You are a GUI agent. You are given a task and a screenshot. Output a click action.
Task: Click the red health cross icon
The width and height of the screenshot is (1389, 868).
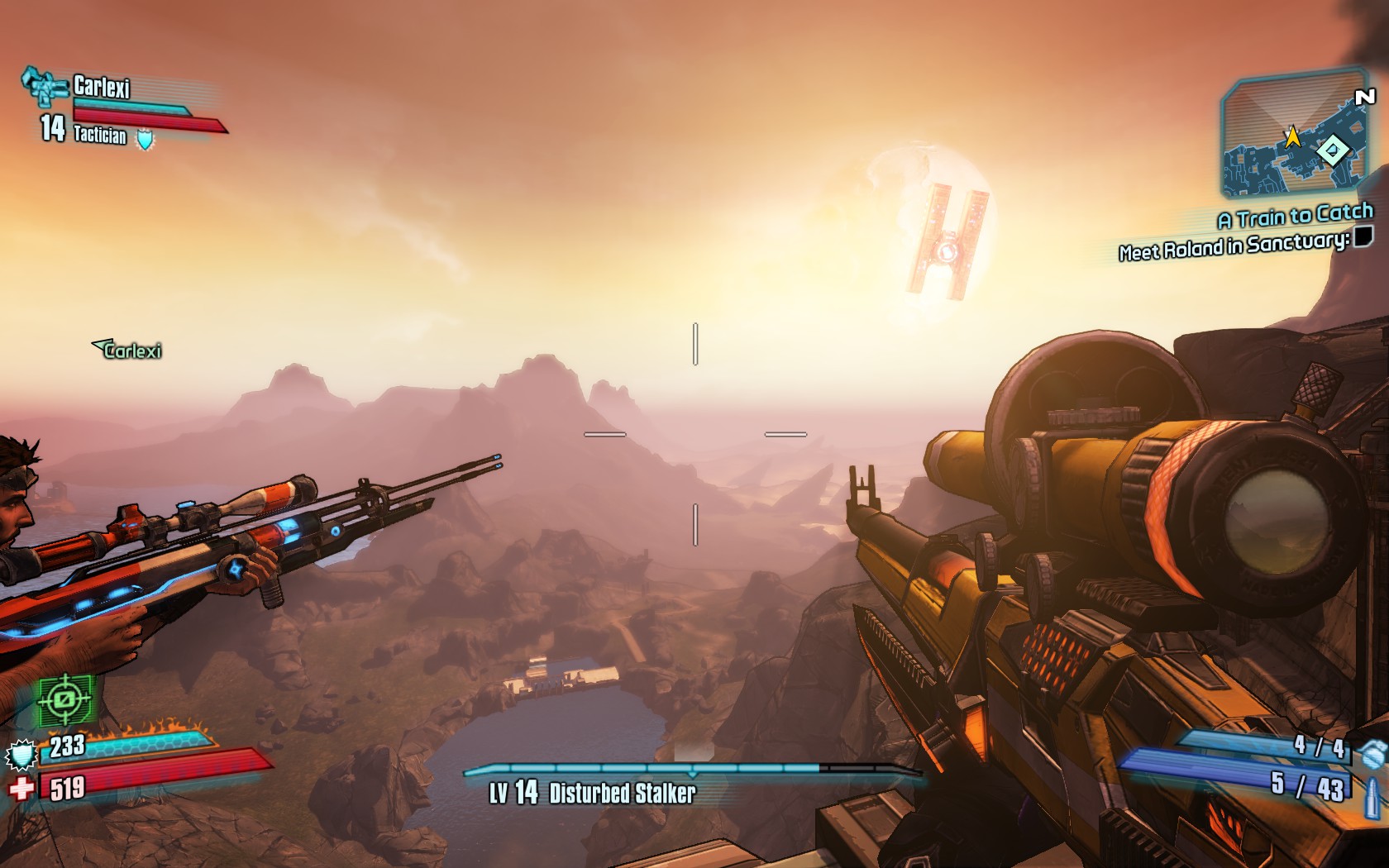point(21,788)
